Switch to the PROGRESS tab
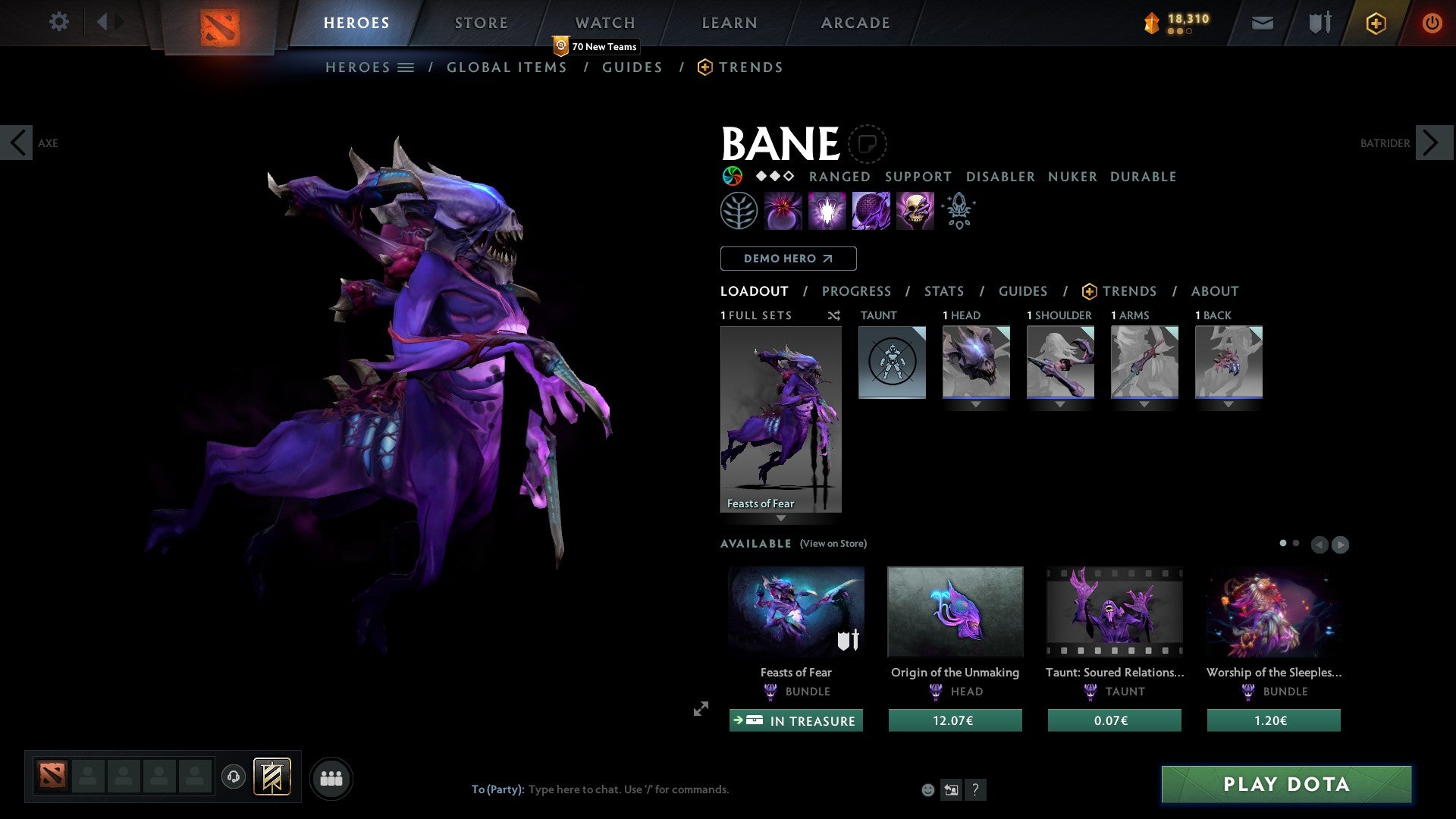The height and width of the screenshot is (819, 1456). point(857,291)
